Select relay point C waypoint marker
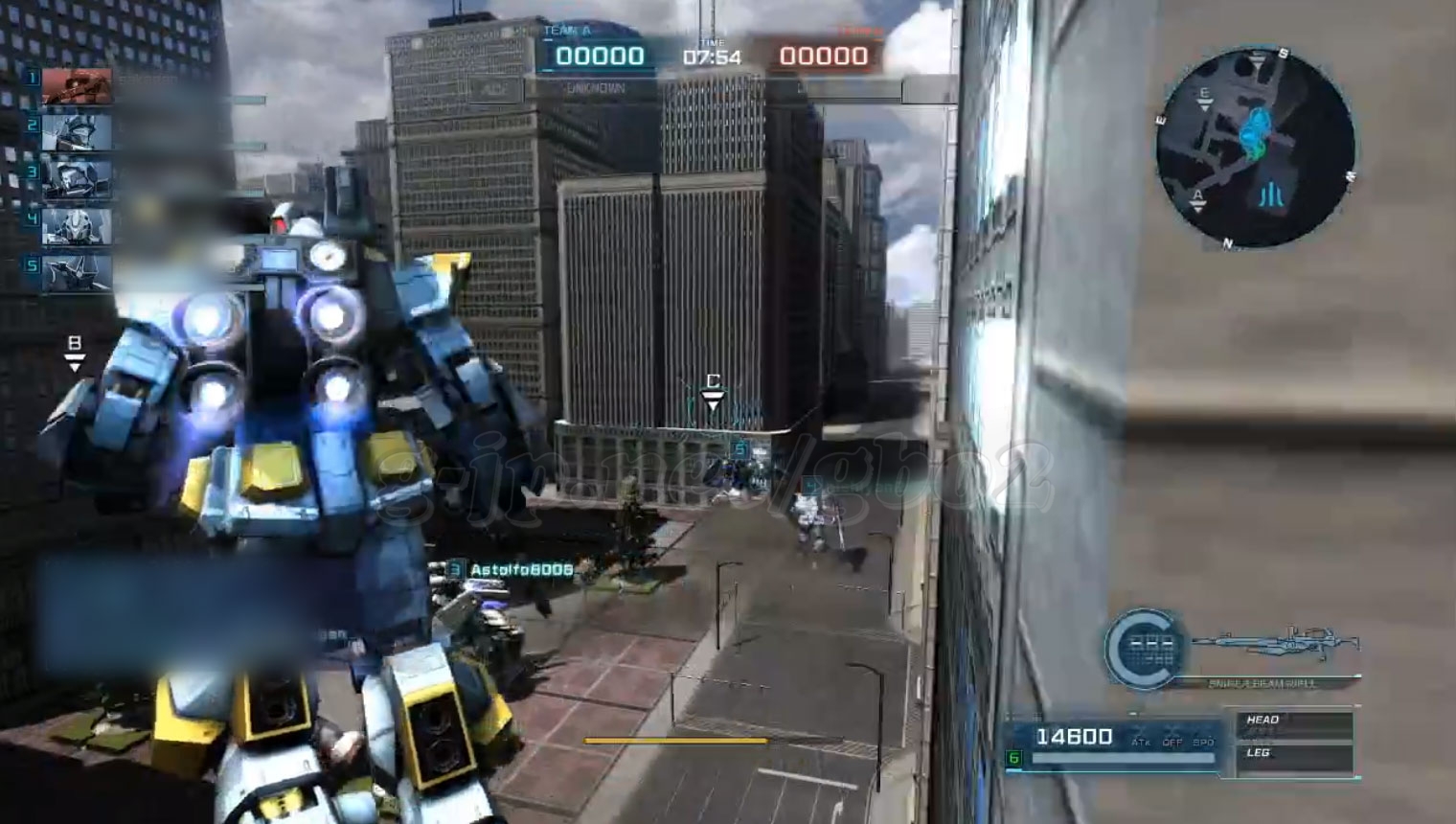Image resolution: width=1456 pixels, height=824 pixels. click(713, 392)
